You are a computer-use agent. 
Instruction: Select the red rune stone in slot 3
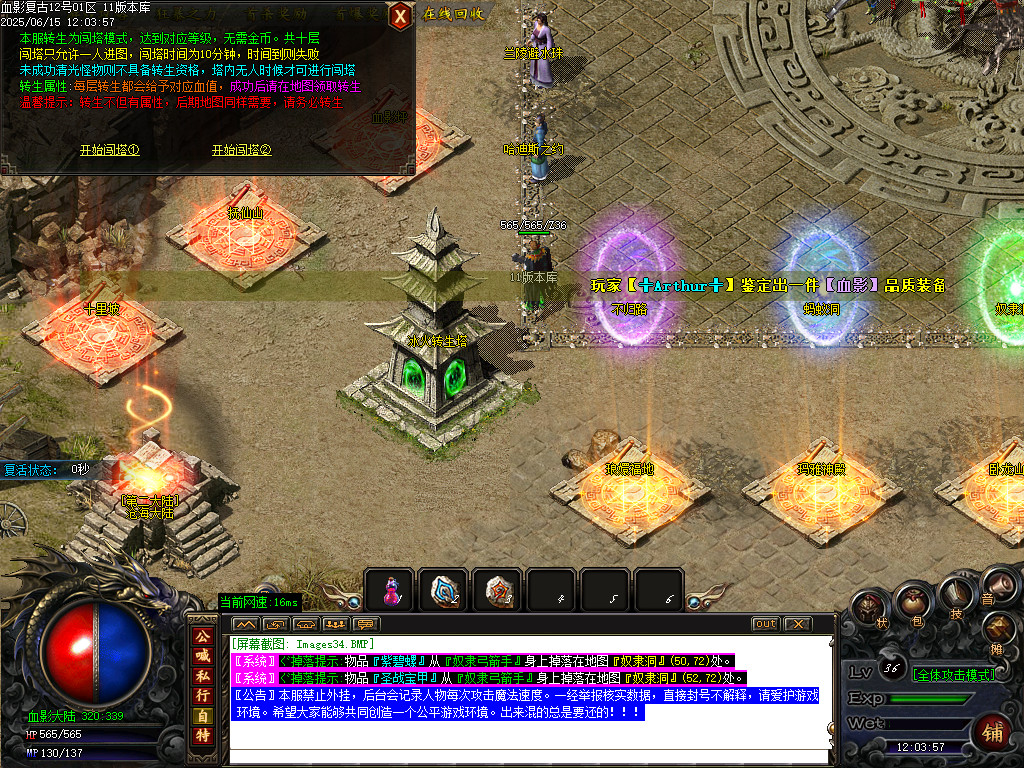497,590
